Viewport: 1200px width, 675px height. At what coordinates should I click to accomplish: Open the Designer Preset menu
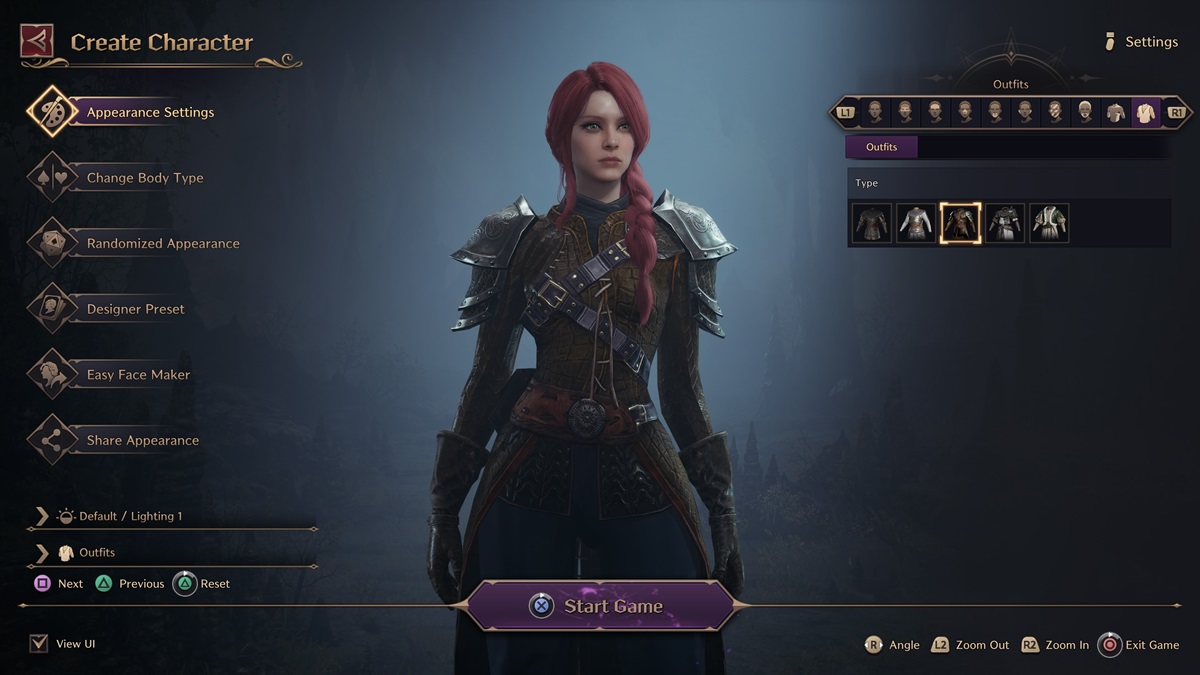coord(135,309)
